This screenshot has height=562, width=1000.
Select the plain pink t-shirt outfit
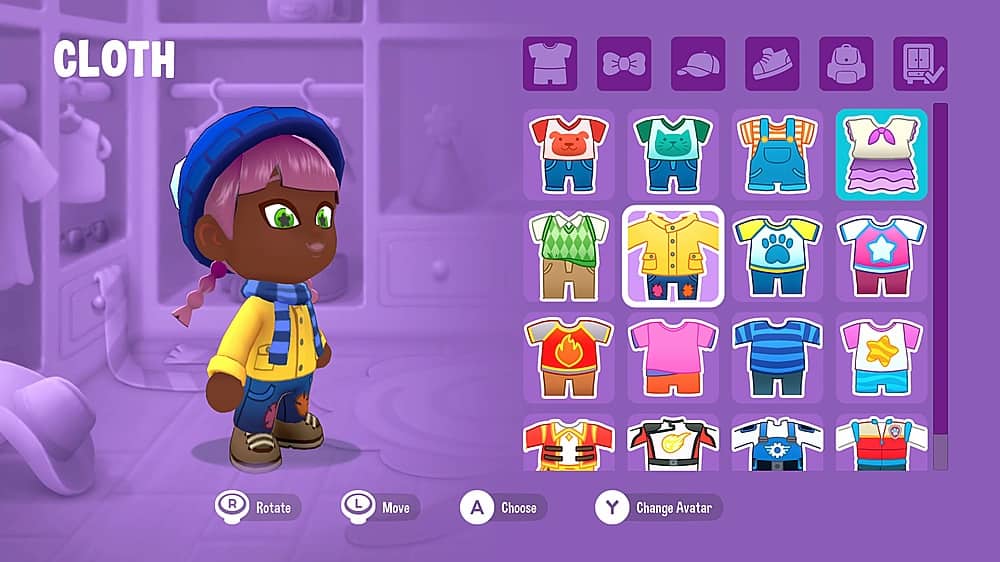[672, 358]
